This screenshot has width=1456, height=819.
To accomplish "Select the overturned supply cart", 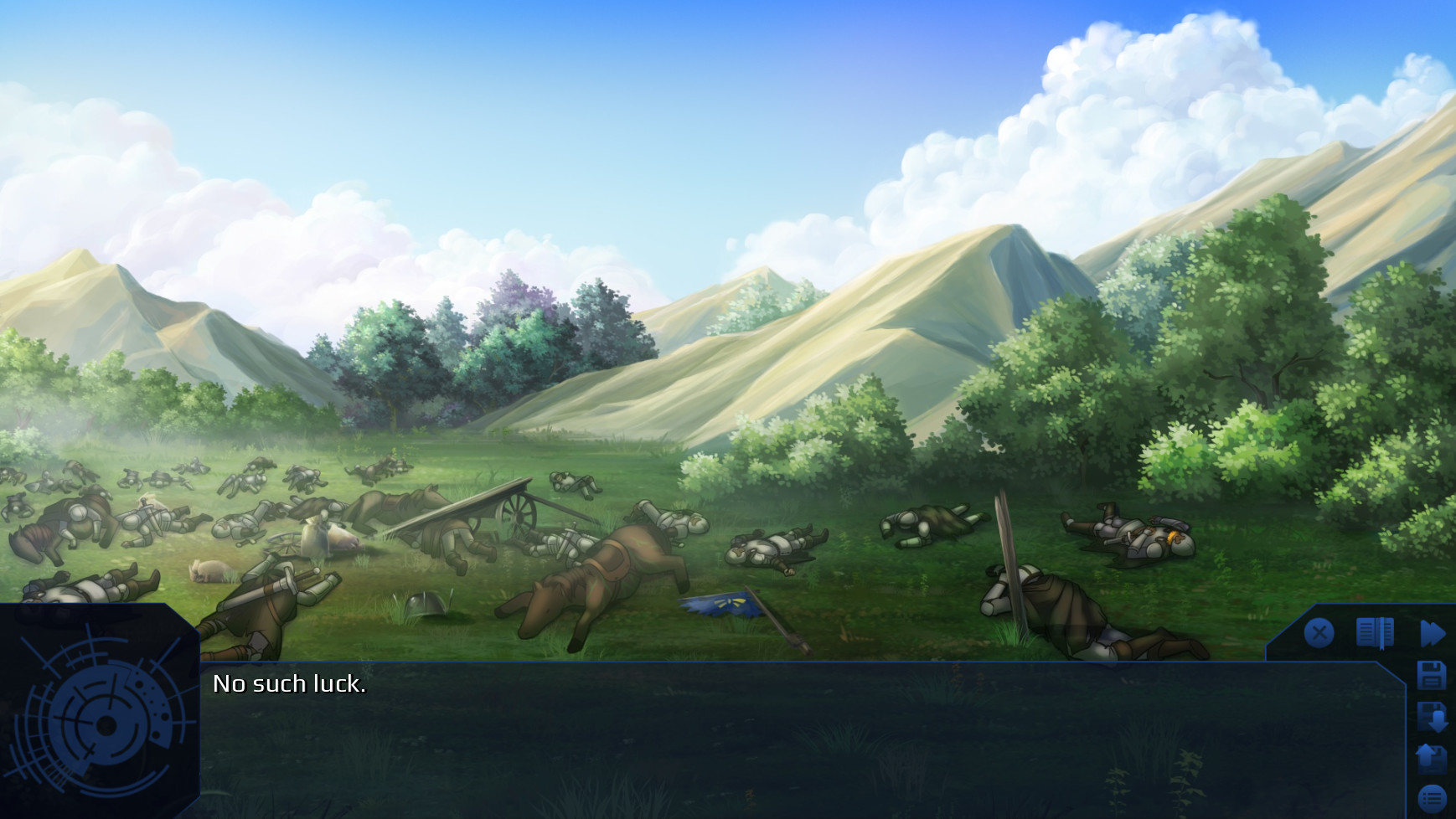I will 486,502.
